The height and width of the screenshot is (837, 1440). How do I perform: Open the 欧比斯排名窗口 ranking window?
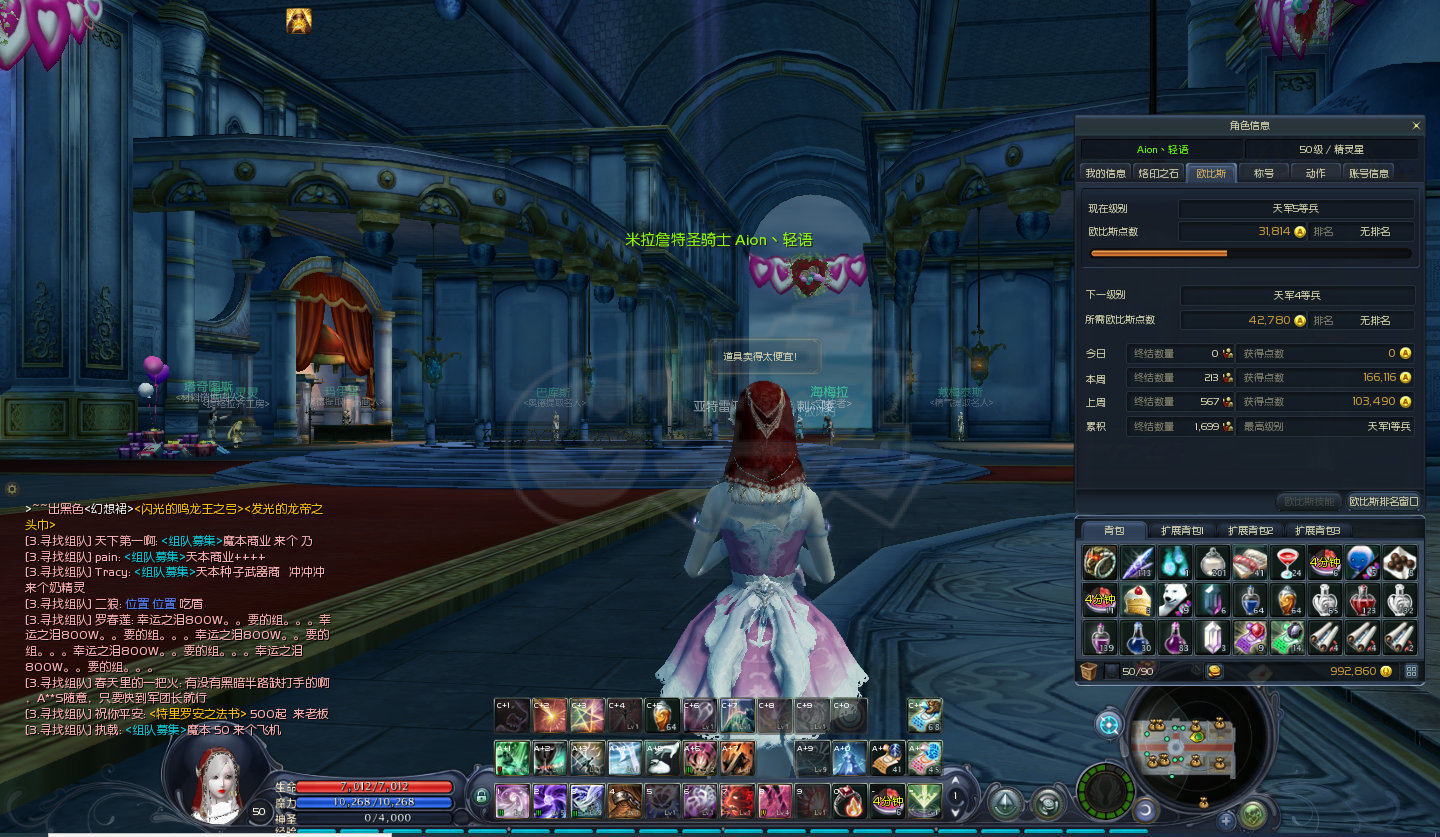[1383, 501]
